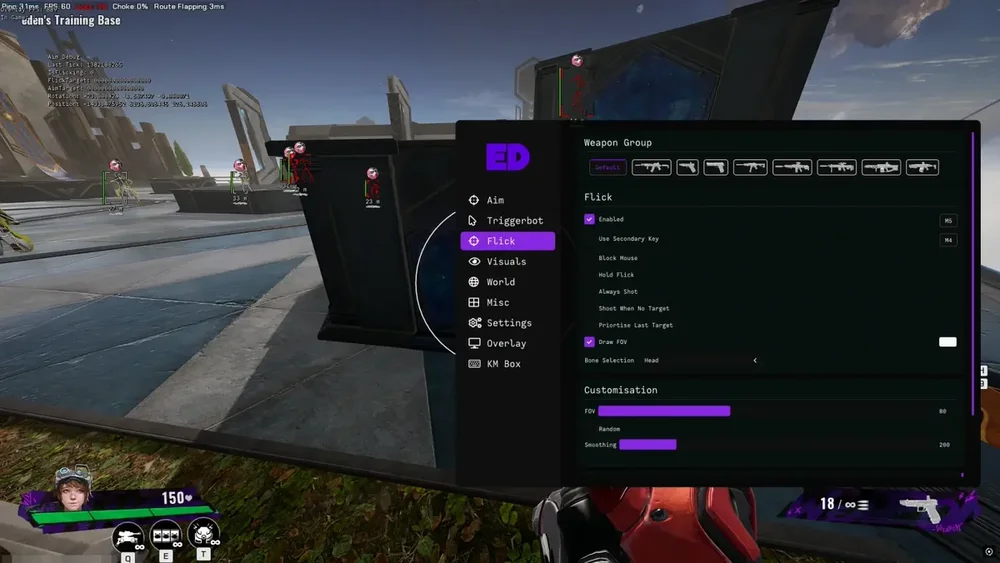
Task: Click the FOV slider bar
Action: tap(664, 411)
